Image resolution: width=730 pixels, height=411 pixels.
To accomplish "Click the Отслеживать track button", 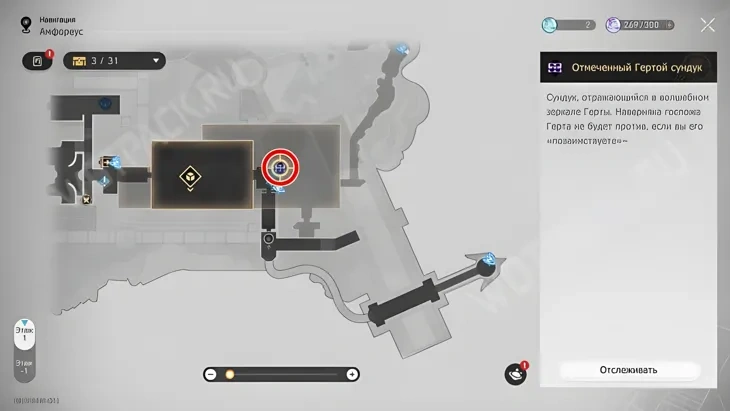I will pos(628,370).
